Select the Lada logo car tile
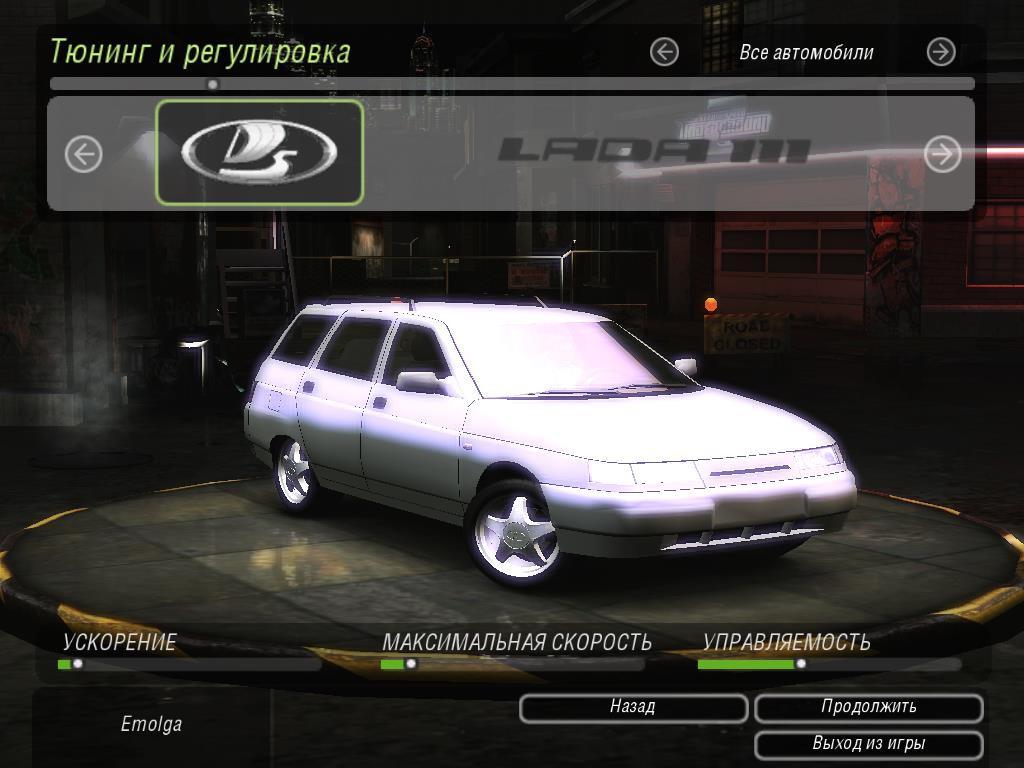1024x768 pixels. 260,152
